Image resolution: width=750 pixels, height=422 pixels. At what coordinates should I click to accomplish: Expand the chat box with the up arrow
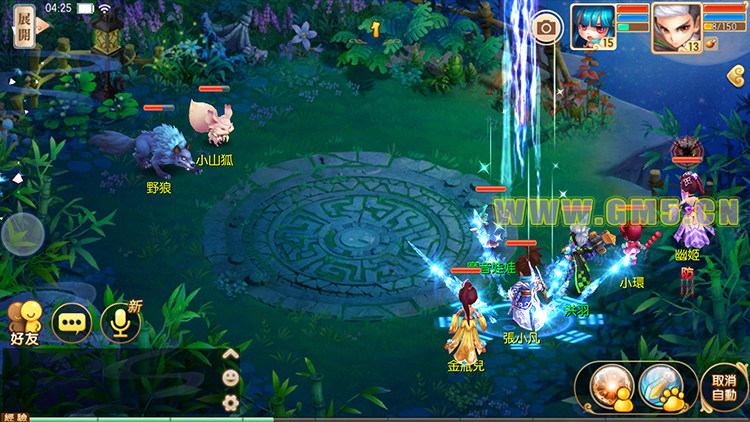(230, 353)
